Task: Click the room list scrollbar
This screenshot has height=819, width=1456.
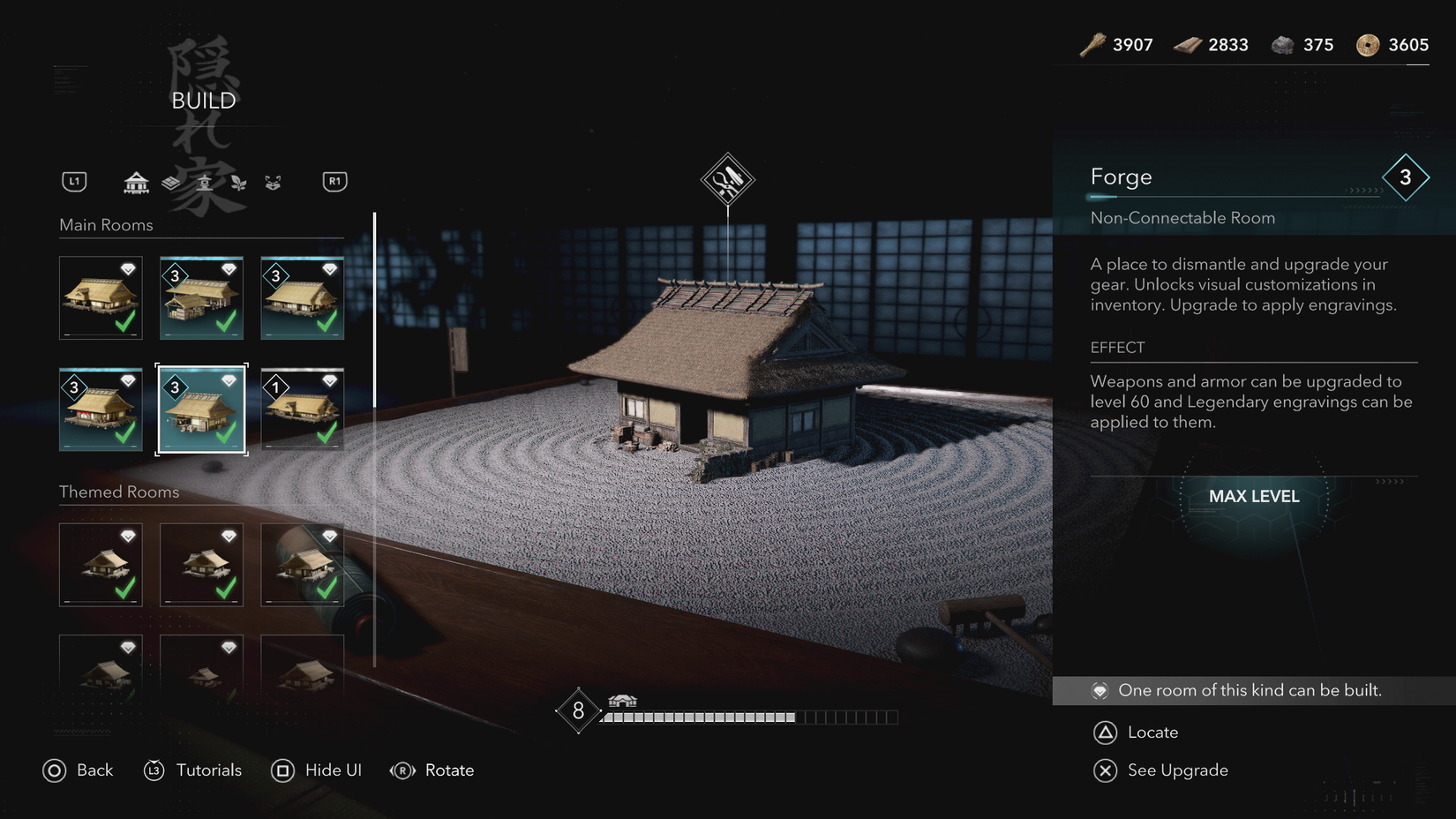Action: tap(375, 311)
